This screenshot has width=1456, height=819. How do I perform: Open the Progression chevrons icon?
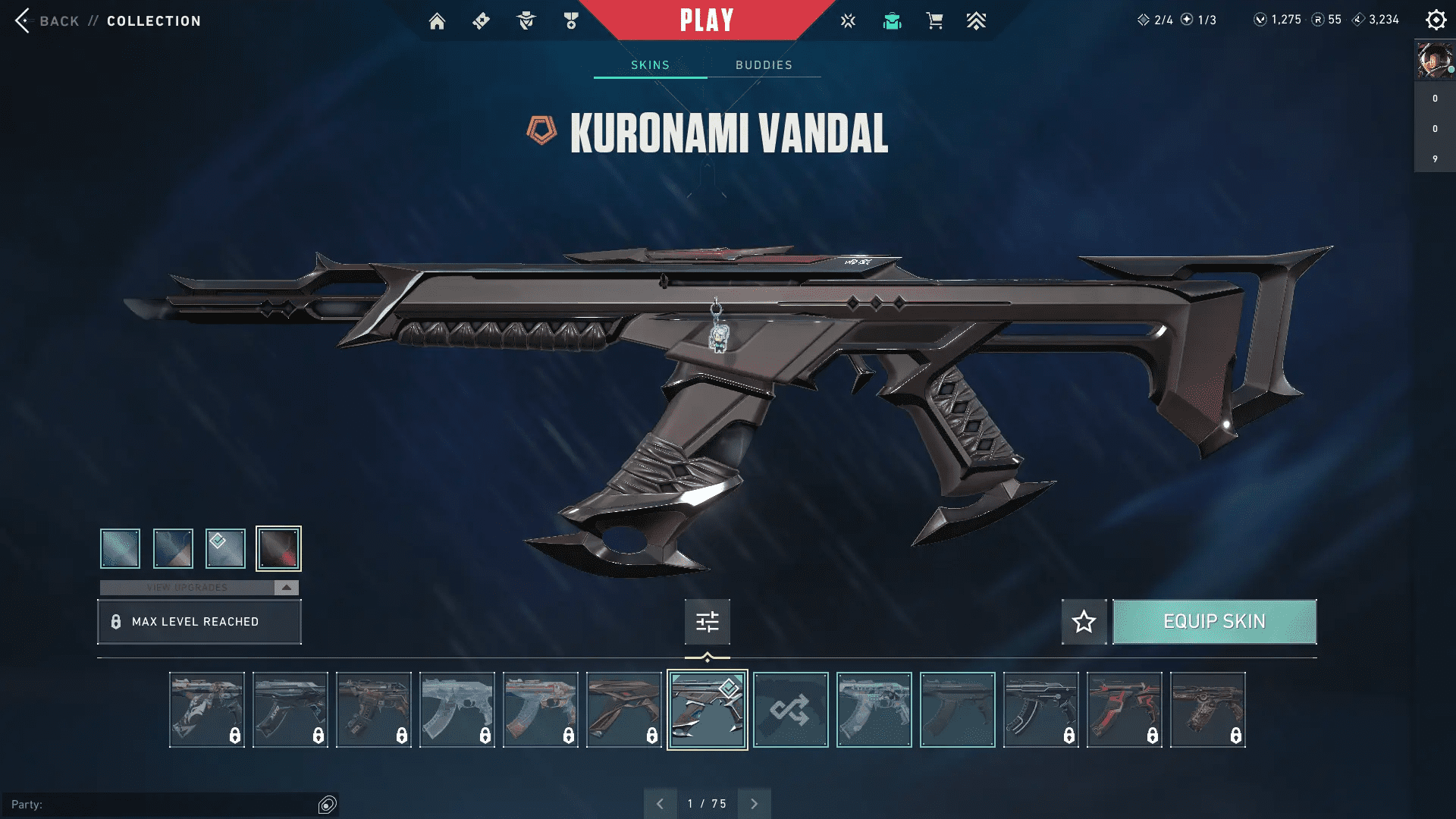(x=977, y=20)
